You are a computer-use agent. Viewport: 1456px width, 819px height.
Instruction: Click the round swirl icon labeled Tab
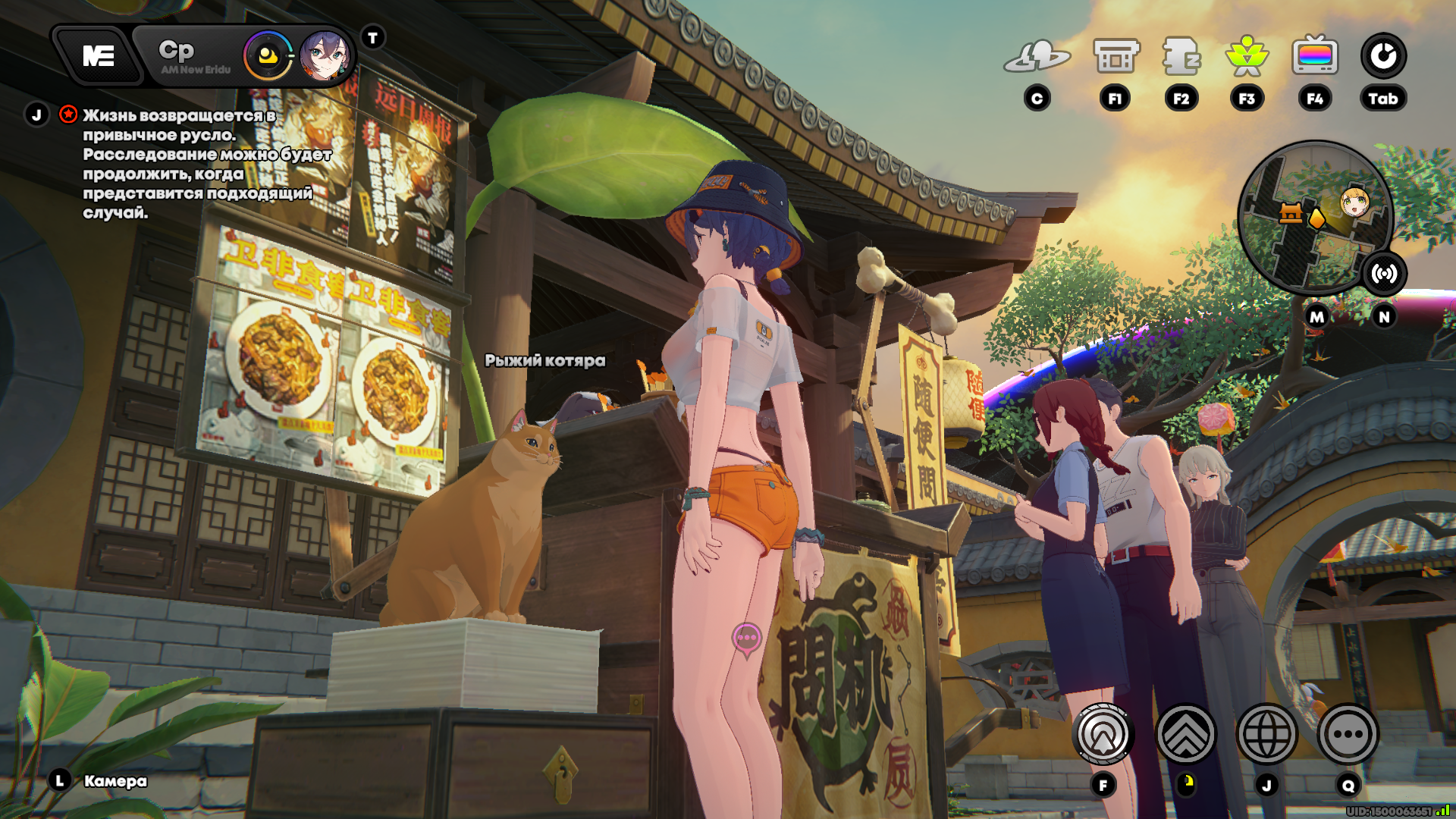(x=1383, y=56)
